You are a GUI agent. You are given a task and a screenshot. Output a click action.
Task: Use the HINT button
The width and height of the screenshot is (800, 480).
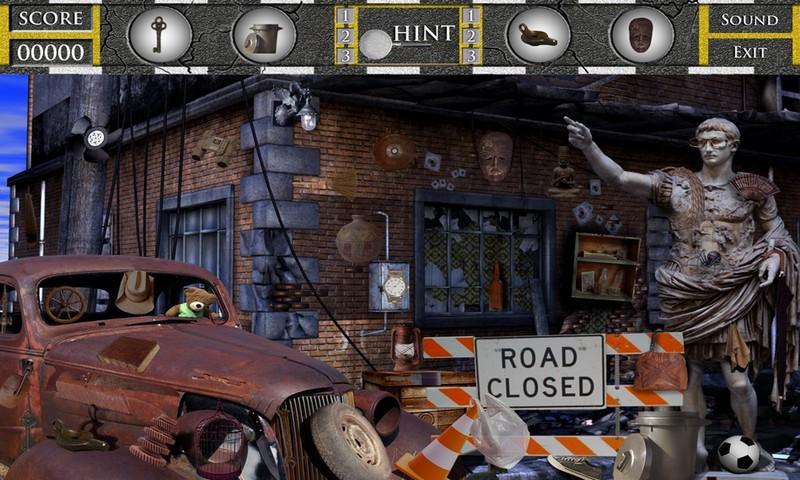423,34
